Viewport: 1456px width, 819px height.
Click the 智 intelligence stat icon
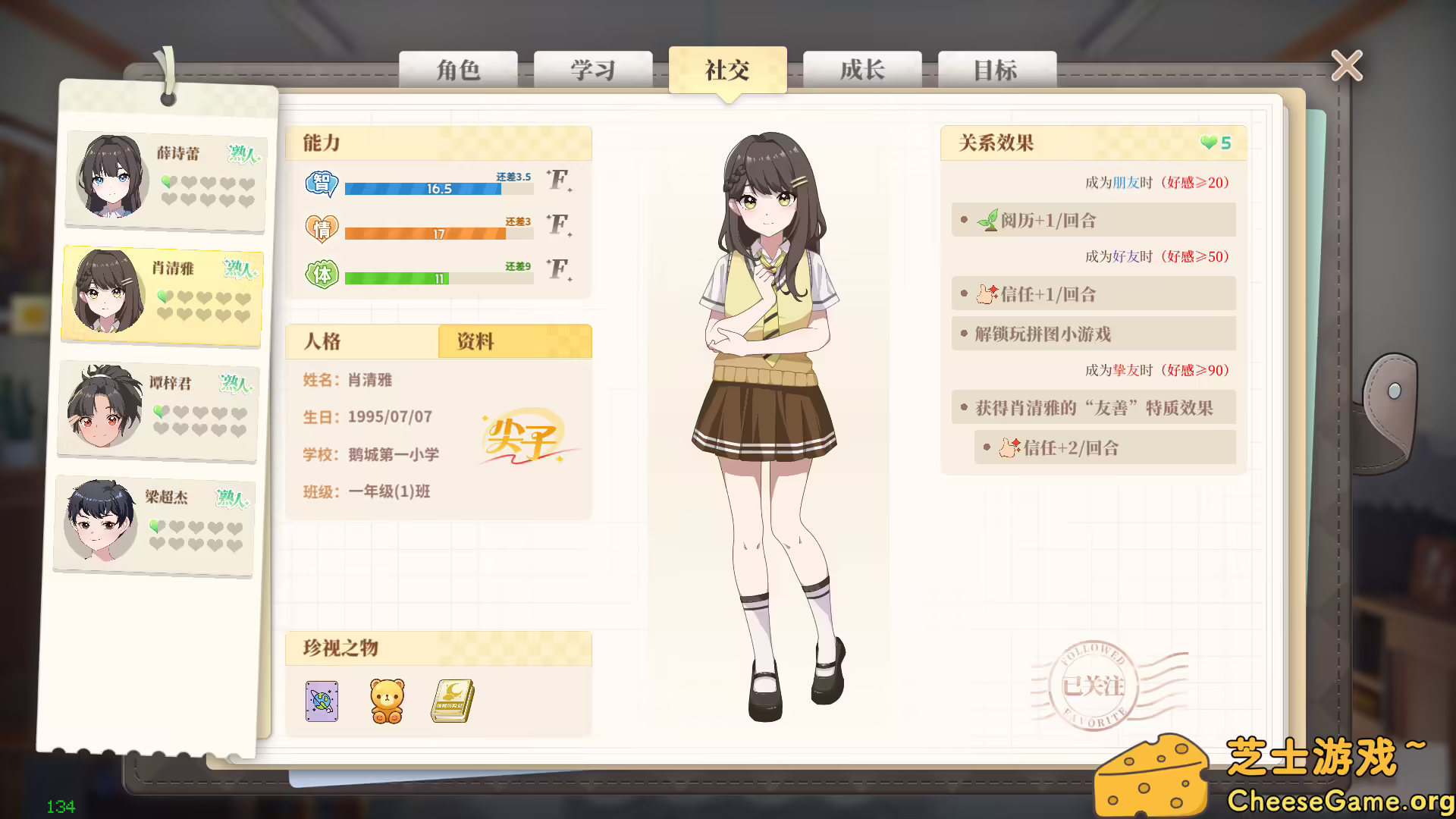click(x=321, y=184)
